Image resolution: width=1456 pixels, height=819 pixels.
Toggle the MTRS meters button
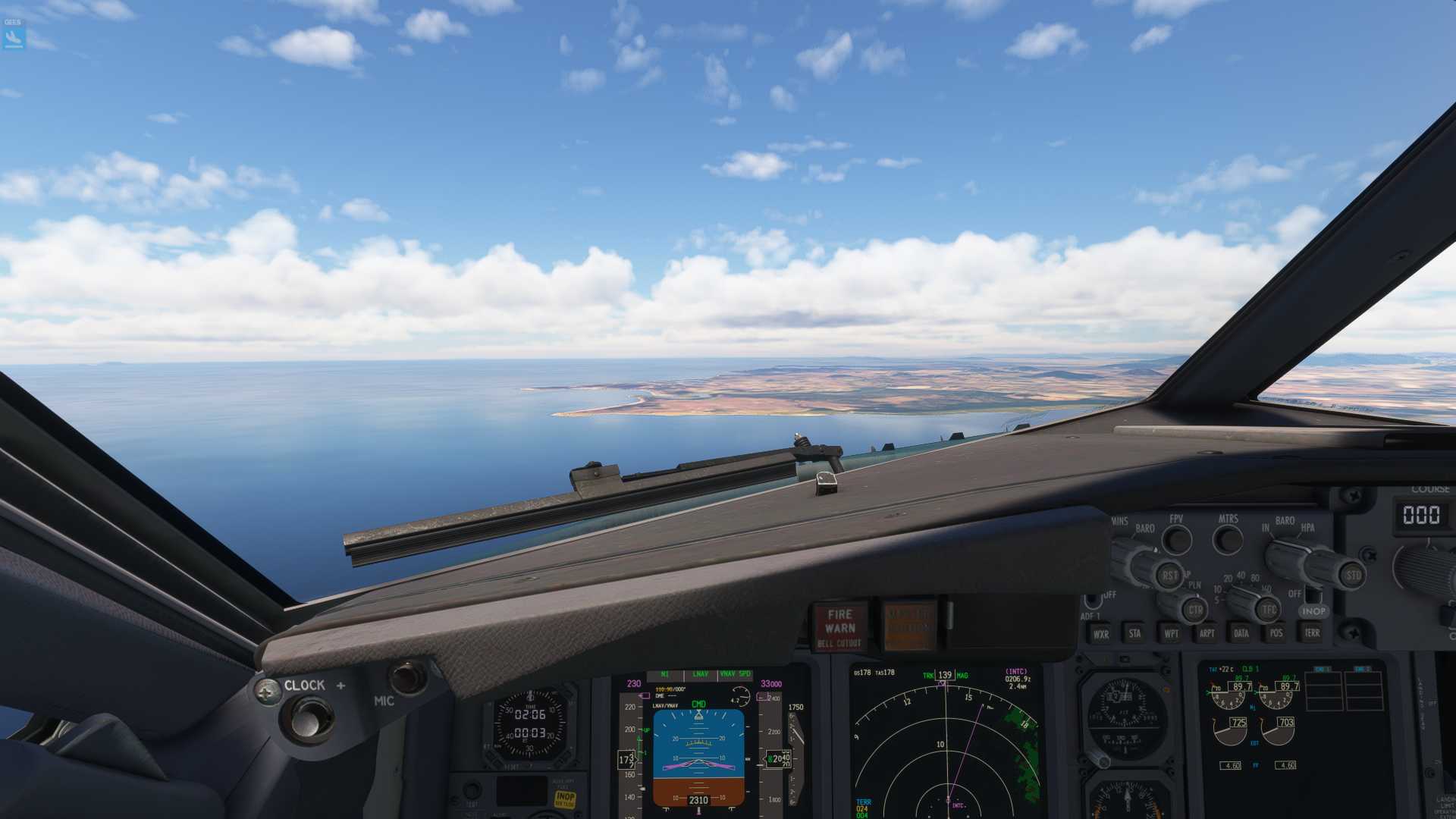point(1228,540)
